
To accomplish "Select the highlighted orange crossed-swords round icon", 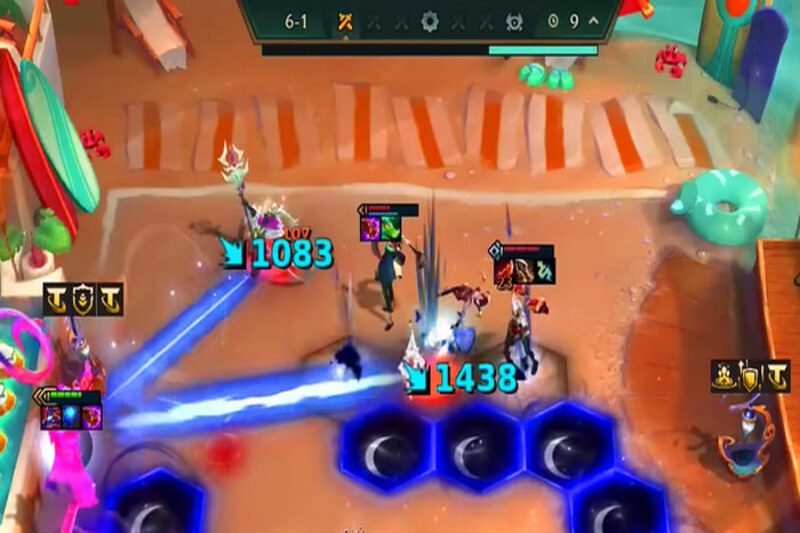I will (345, 20).
